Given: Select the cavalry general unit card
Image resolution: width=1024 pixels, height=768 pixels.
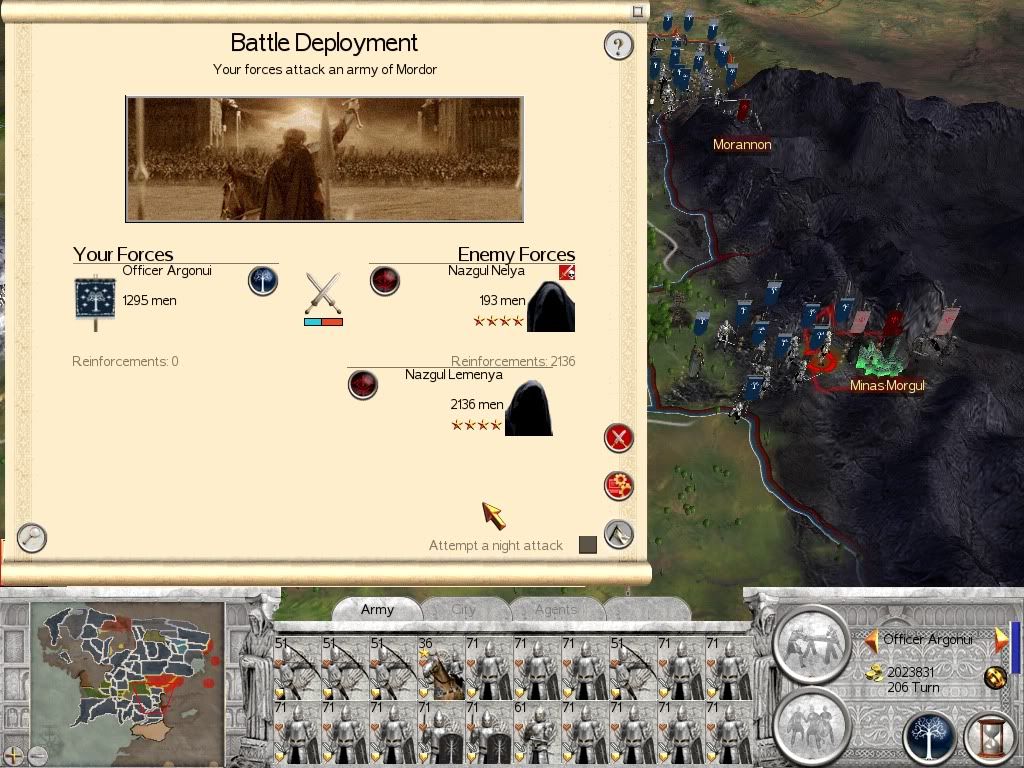Looking at the screenshot, I should click(x=442, y=665).
